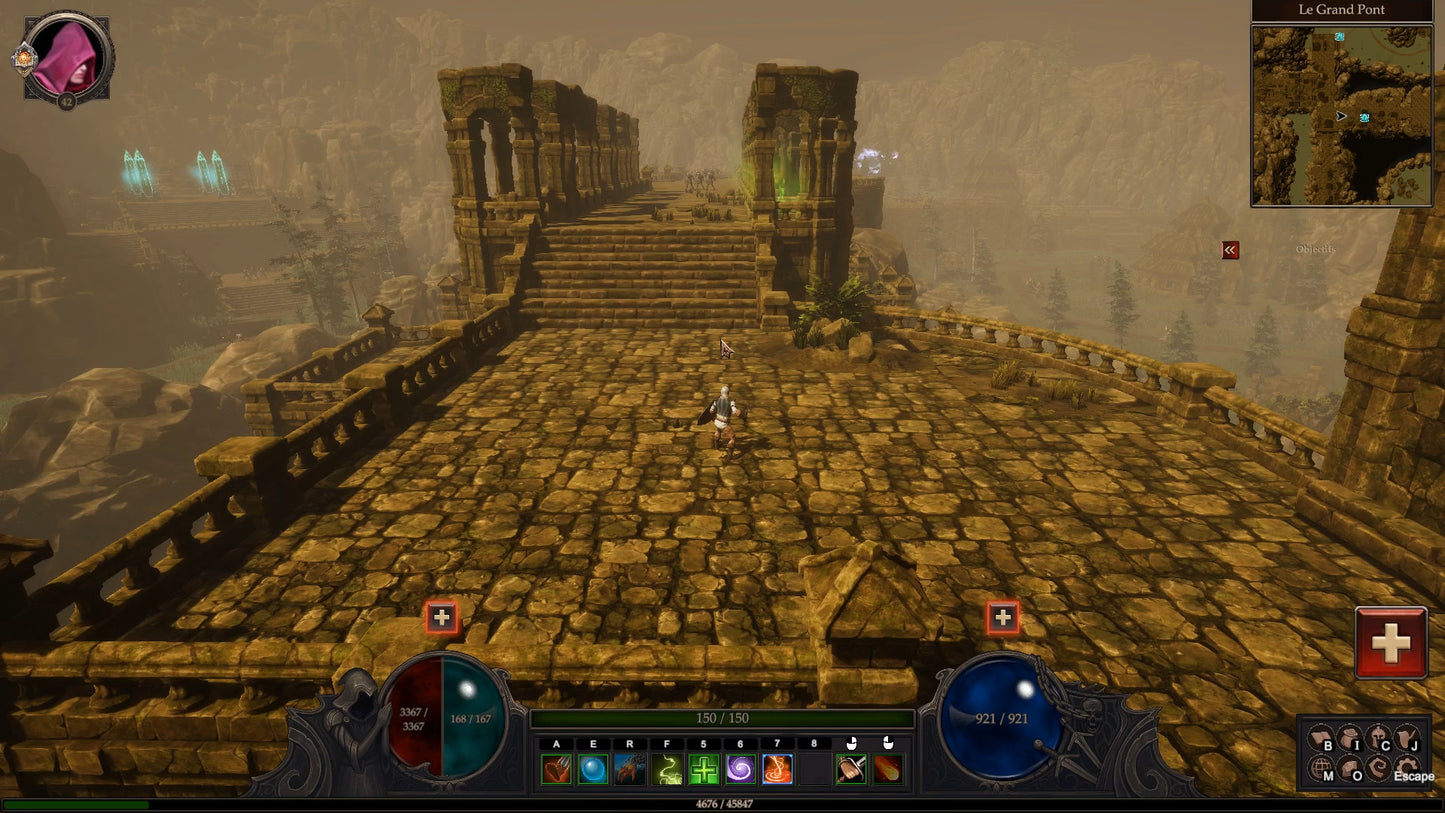This screenshot has width=1445, height=813.
Task: Cast the purple vortex spell
Action: (x=741, y=769)
